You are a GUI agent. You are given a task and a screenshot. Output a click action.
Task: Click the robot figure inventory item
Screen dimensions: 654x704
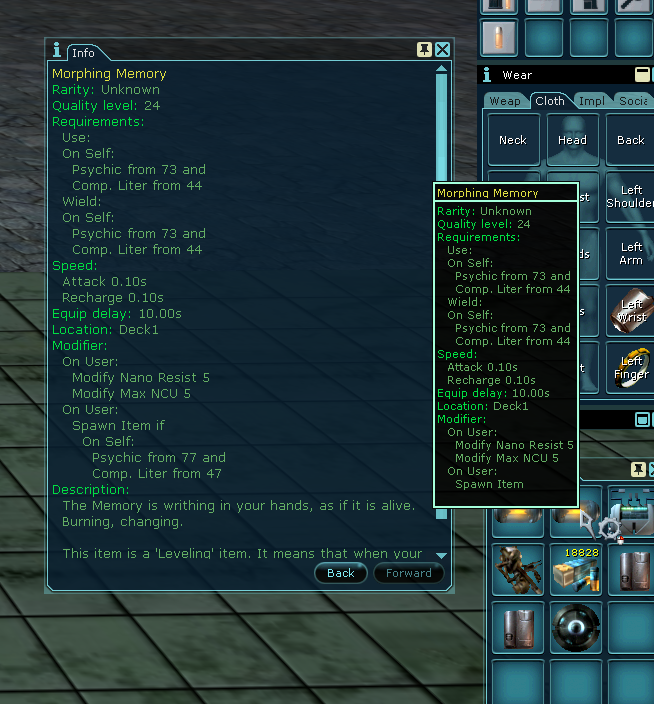pos(518,570)
